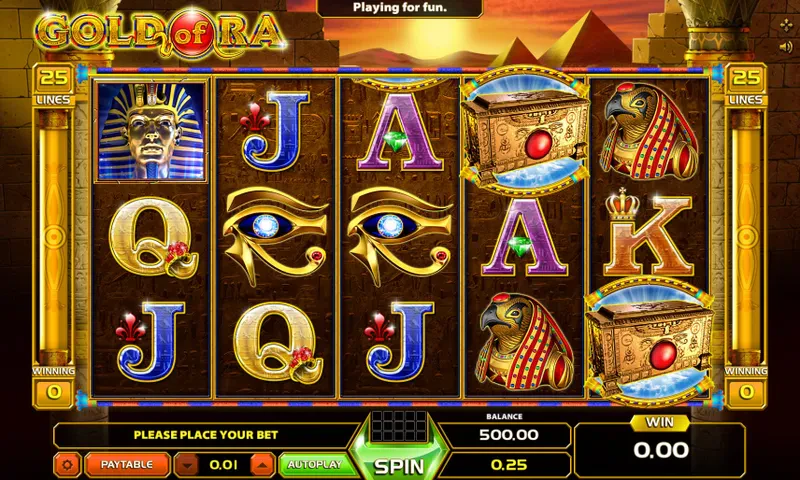Increase the bet with the up arrow

260,464
